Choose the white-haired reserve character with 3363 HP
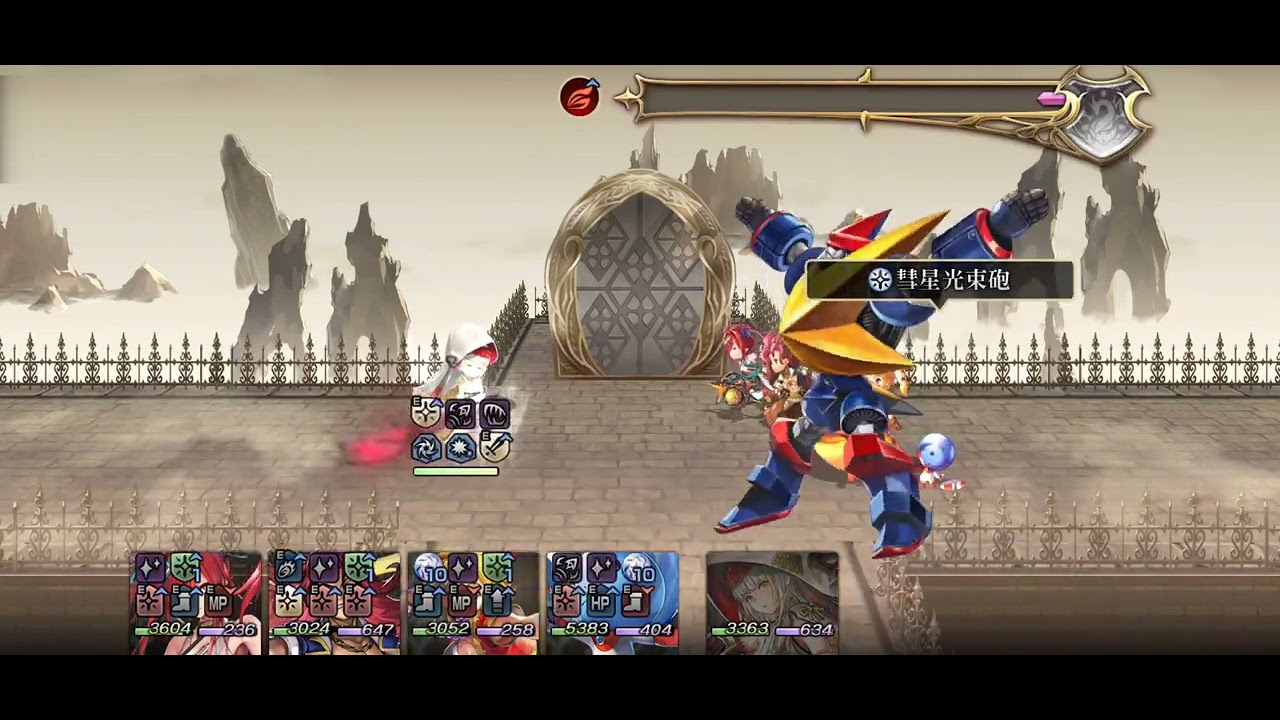The width and height of the screenshot is (1280, 720). click(x=772, y=603)
